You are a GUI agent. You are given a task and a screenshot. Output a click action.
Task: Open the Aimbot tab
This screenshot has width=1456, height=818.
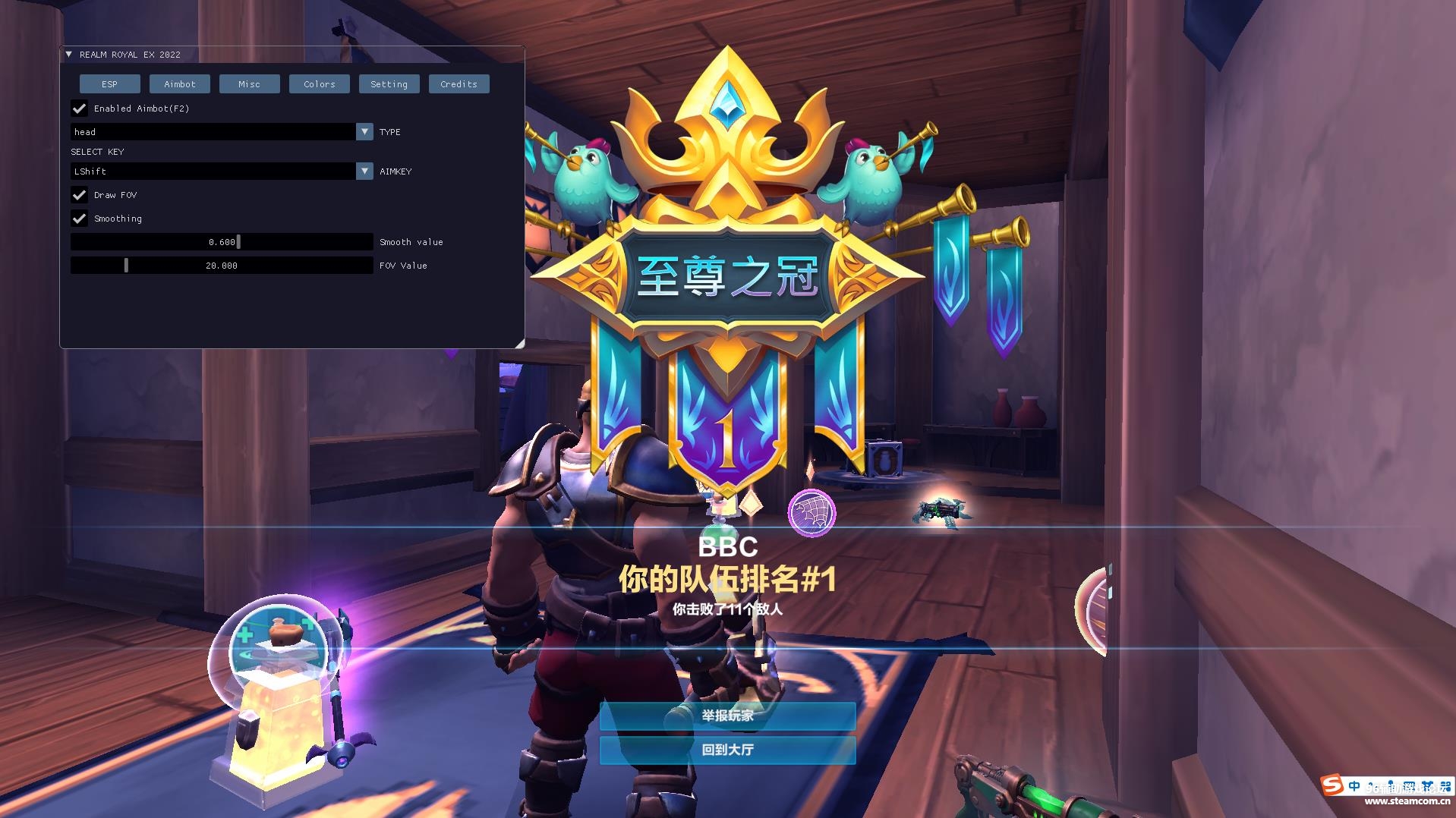click(x=179, y=84)
